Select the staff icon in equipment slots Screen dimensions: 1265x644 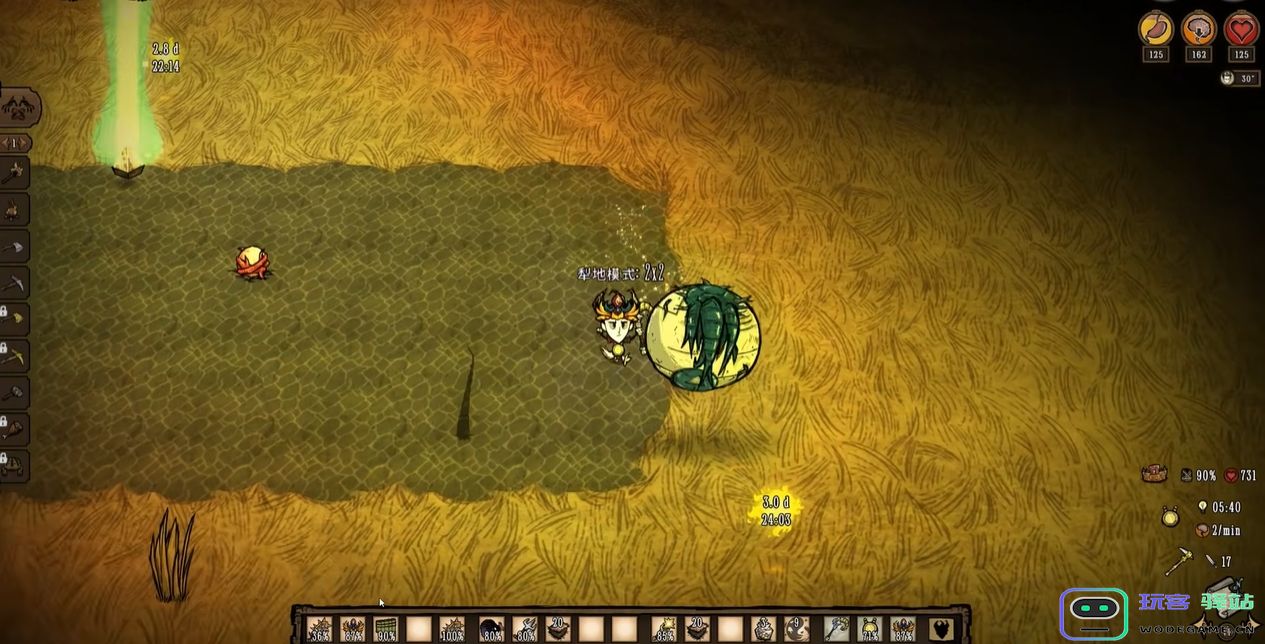coord(835,628)
